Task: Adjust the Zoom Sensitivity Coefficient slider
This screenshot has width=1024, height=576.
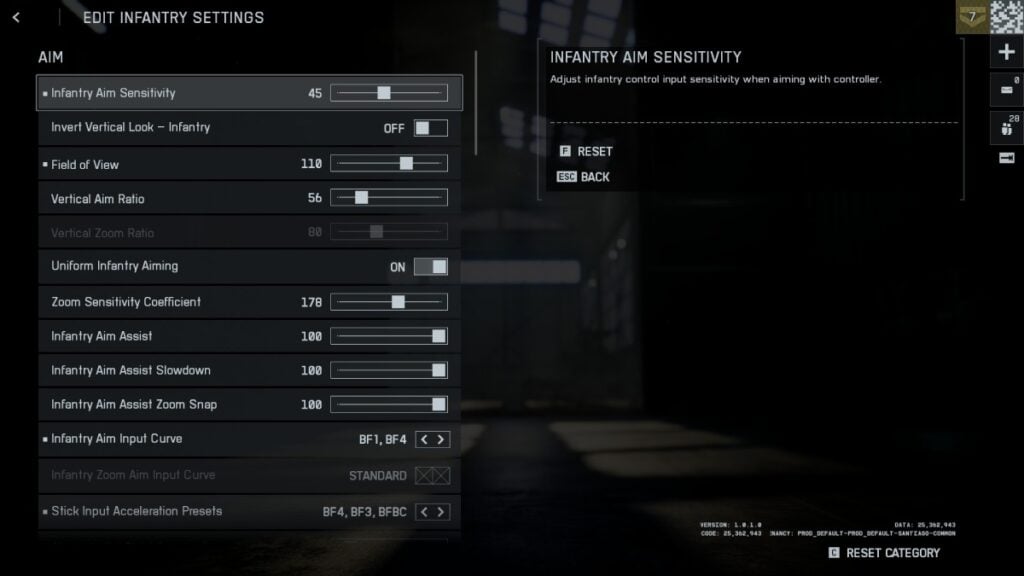Action: pyautogui.click(x=398, y=302)
